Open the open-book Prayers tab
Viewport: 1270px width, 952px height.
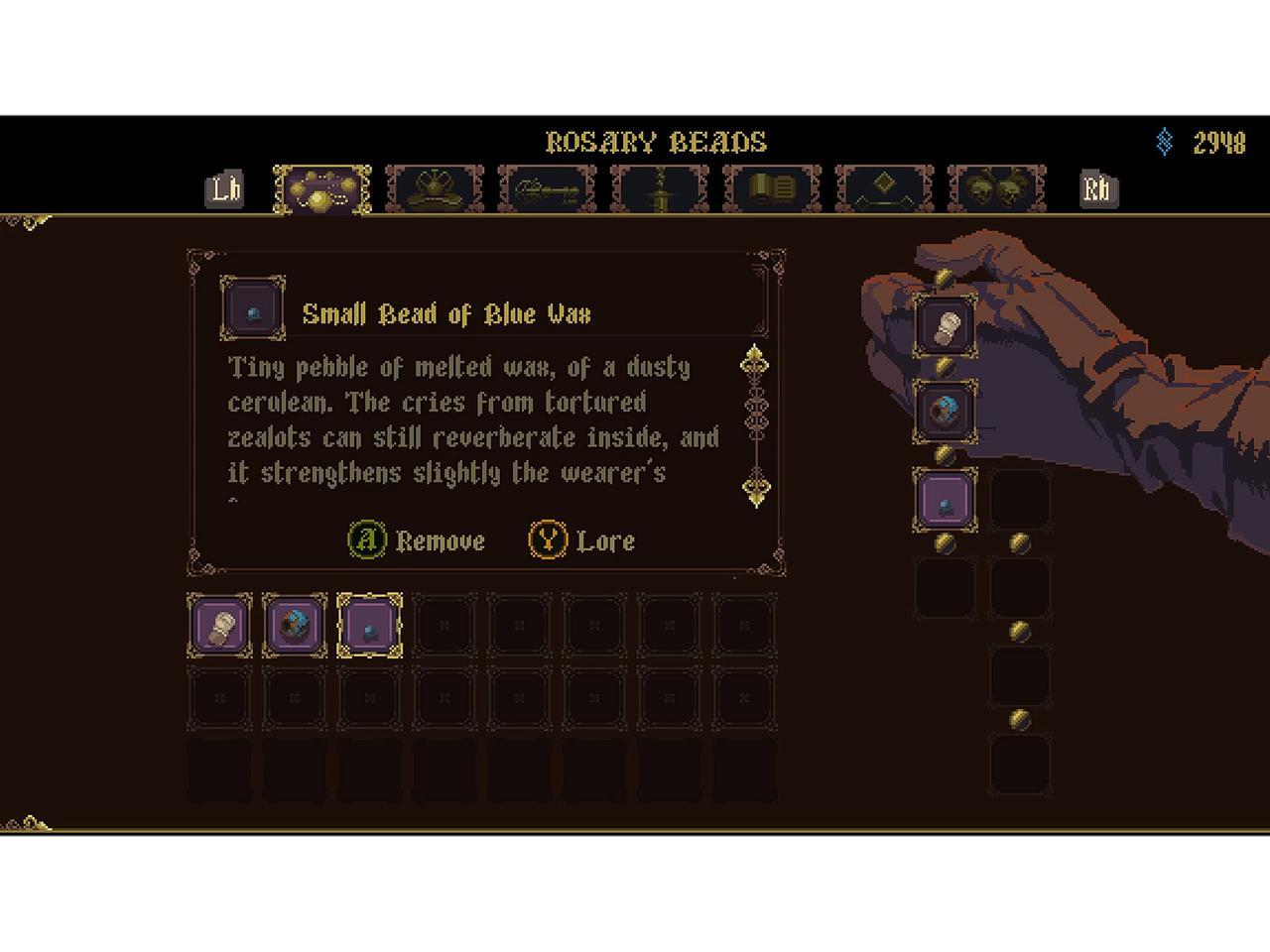772,188
